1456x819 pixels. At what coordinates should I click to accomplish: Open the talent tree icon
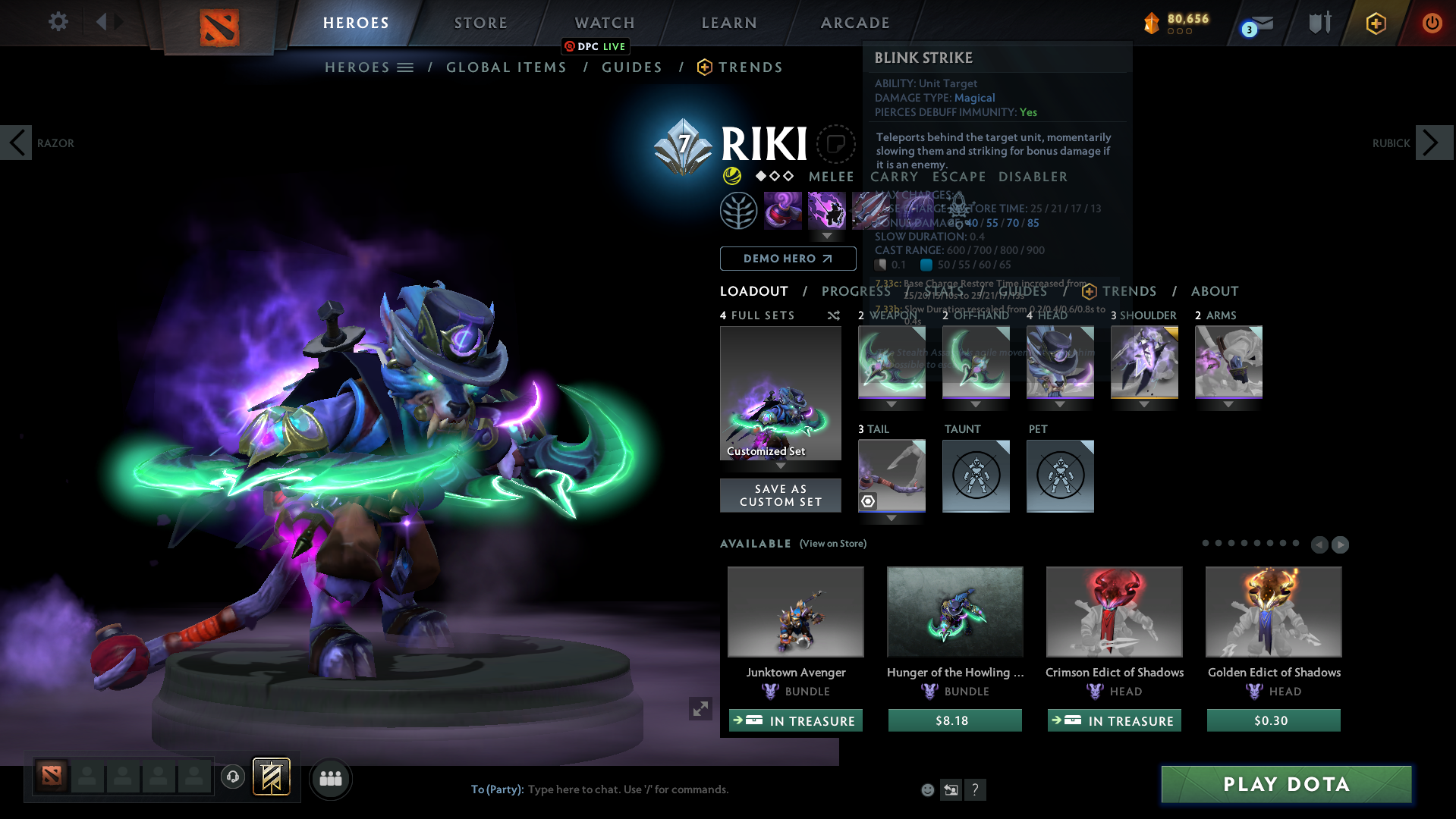pyautogui.click(x=739, y=210)
